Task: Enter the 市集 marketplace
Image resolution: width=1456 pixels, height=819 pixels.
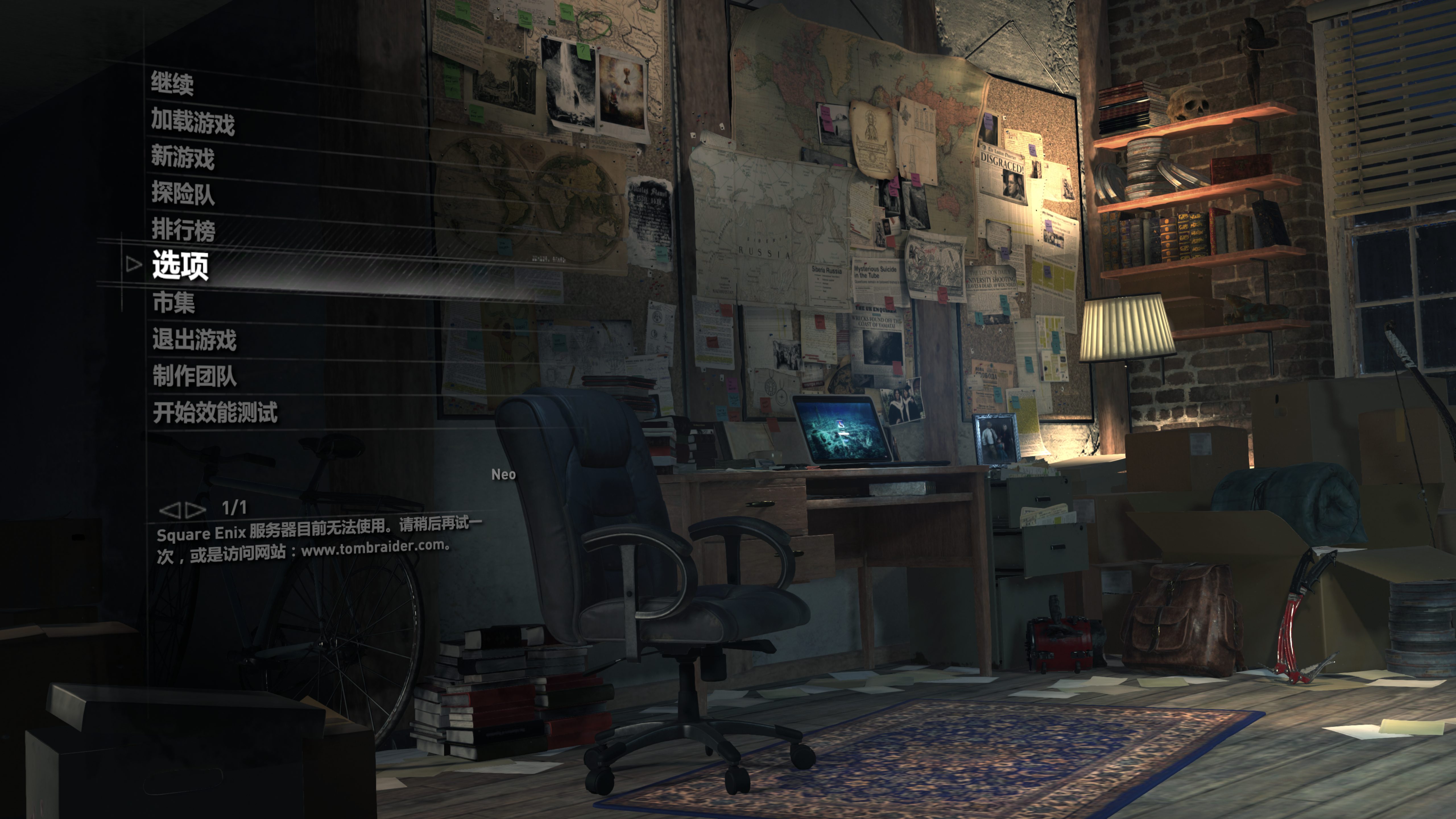Action: [x=173, y=302]
